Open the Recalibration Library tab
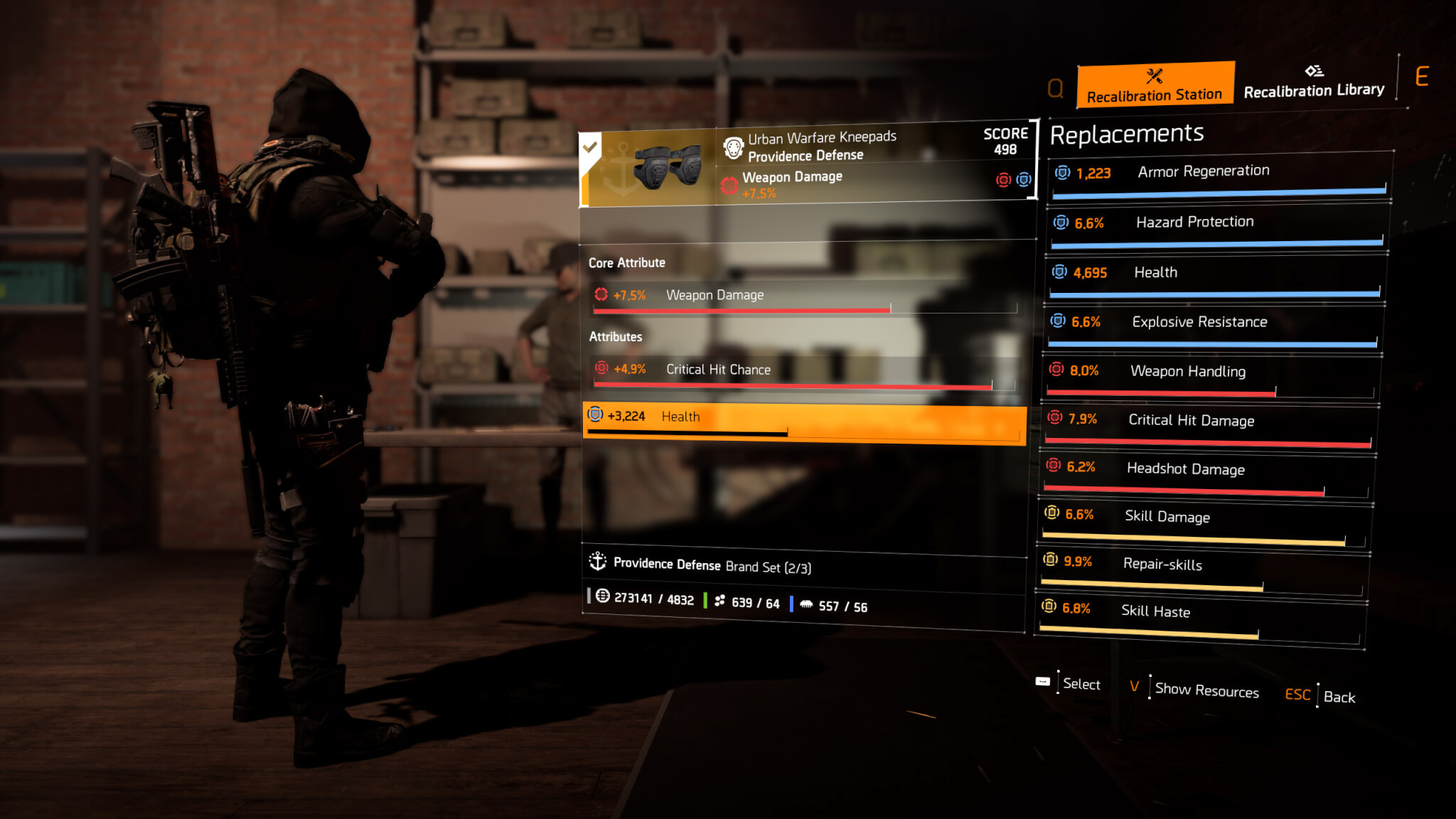Screen dimensions: 1456x819 [1314, 82]
